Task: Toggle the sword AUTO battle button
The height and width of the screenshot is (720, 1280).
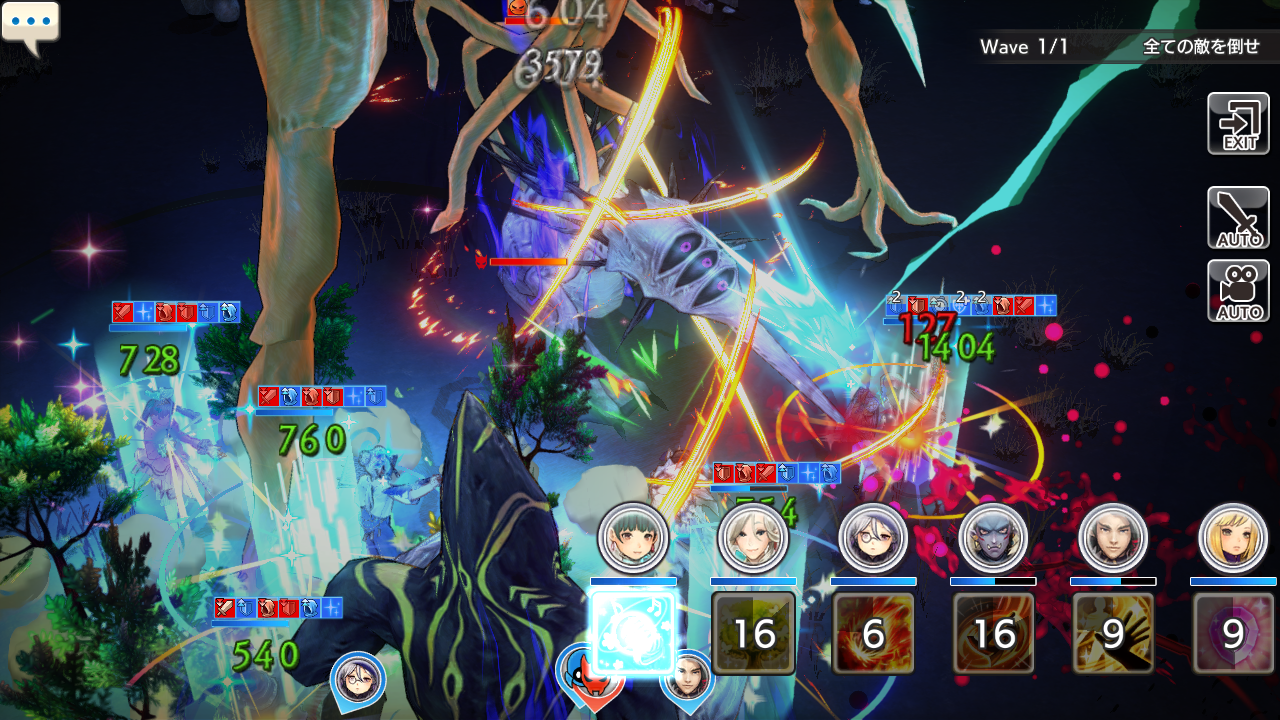Action: [x=1238, y=217]
